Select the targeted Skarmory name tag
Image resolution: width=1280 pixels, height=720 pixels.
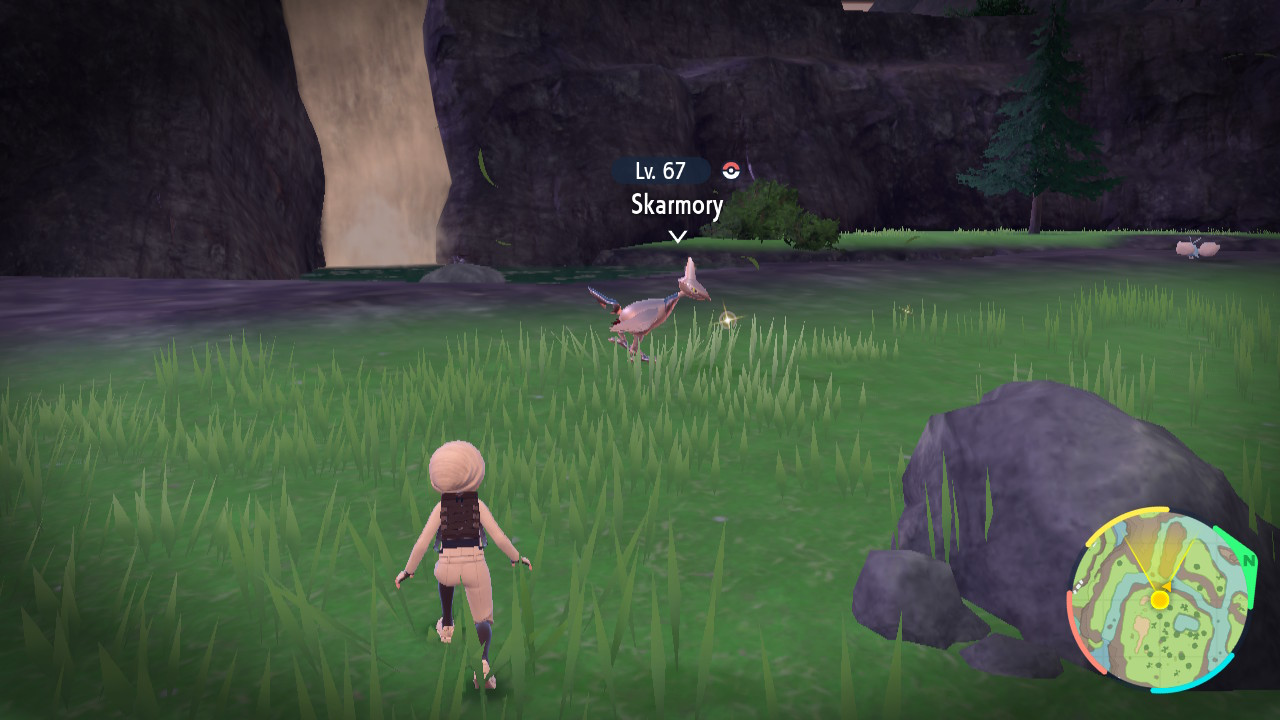pyautogui.click(x=677, y=205)
